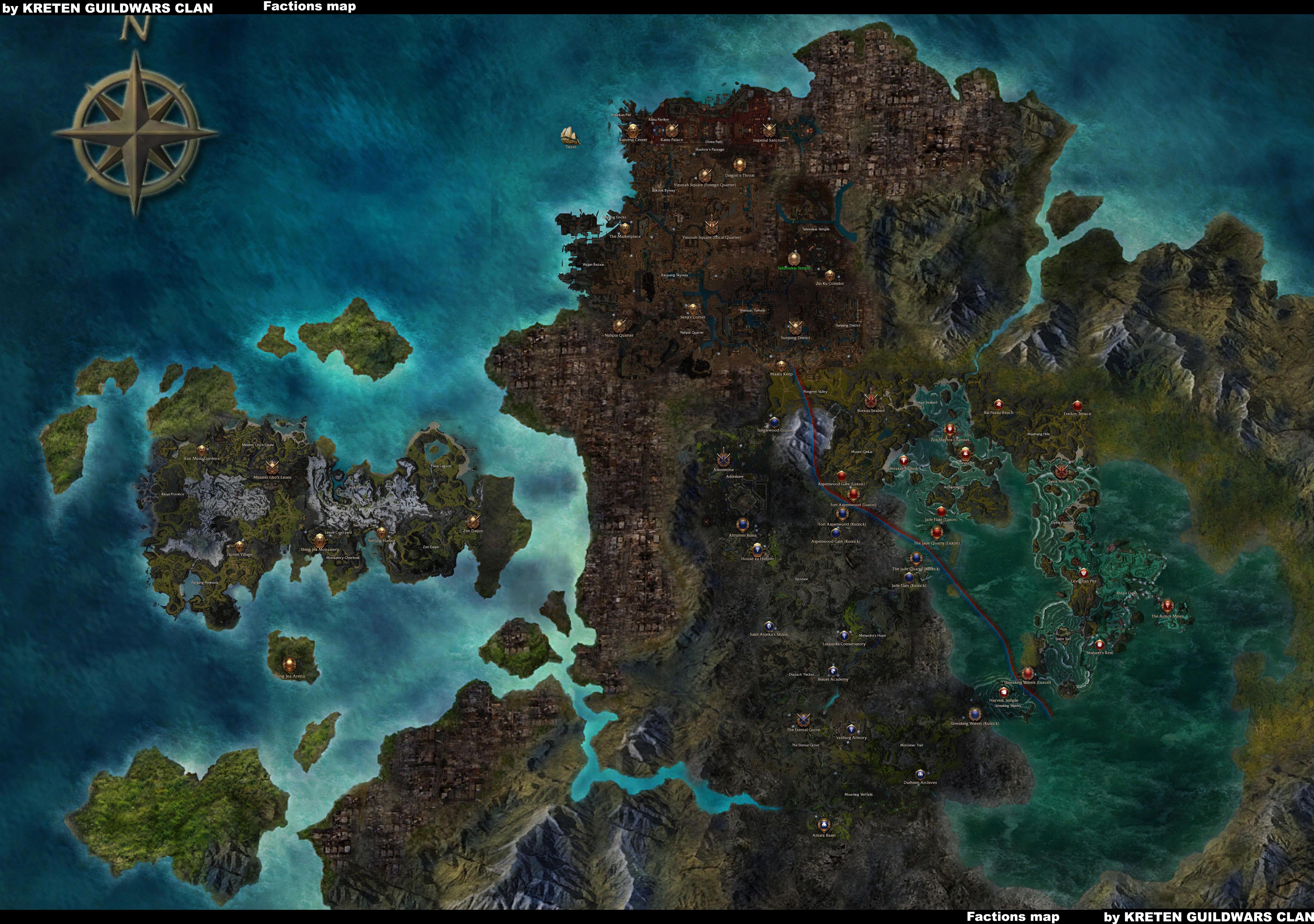Choose the Harvest Temple marker
Image resolution: width=1314 pixels, height=924 pixels.
tap(1003, 693)
